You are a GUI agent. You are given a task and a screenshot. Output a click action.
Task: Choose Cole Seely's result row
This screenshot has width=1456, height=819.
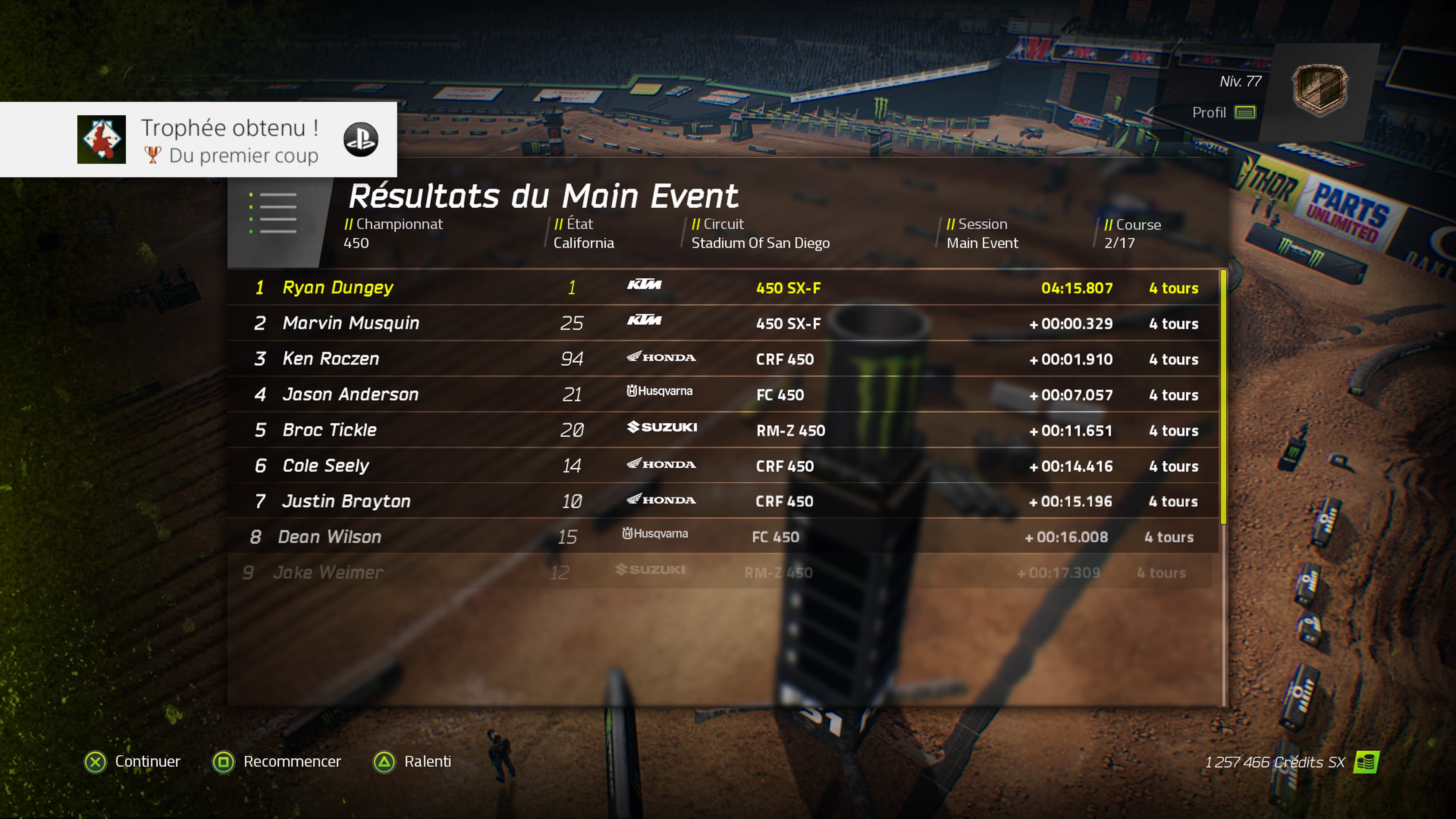point(723,466)
